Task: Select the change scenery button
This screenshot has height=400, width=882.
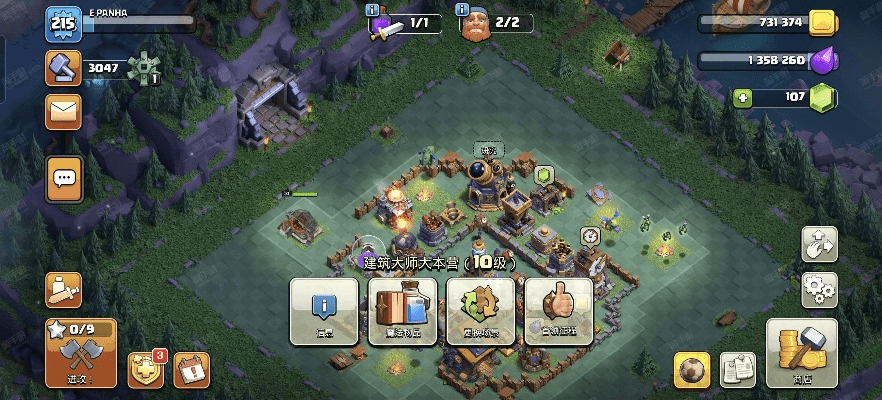Action: coord(480,310)
